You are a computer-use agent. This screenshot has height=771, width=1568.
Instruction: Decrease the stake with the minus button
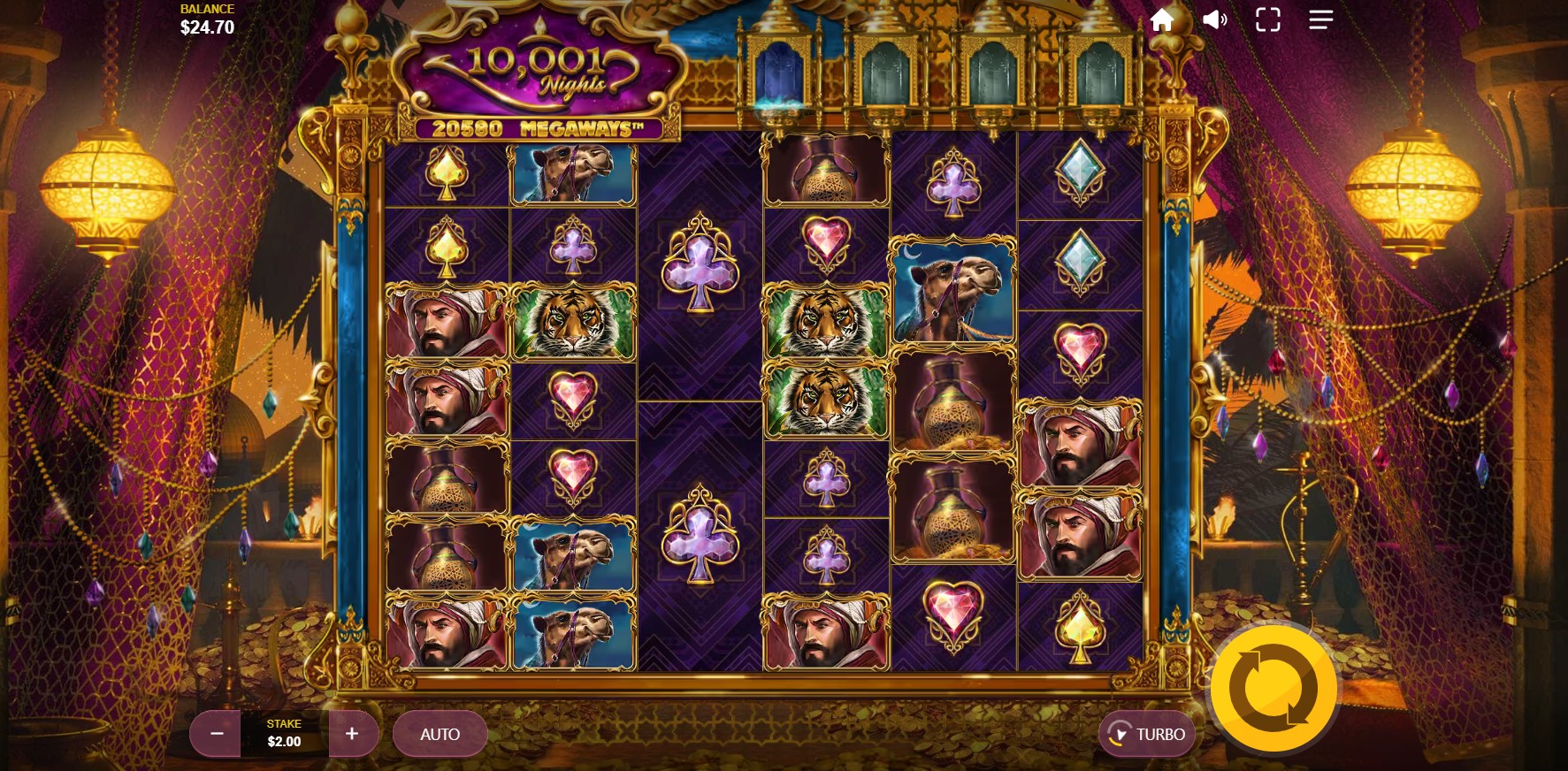click(x=217, y=734)
